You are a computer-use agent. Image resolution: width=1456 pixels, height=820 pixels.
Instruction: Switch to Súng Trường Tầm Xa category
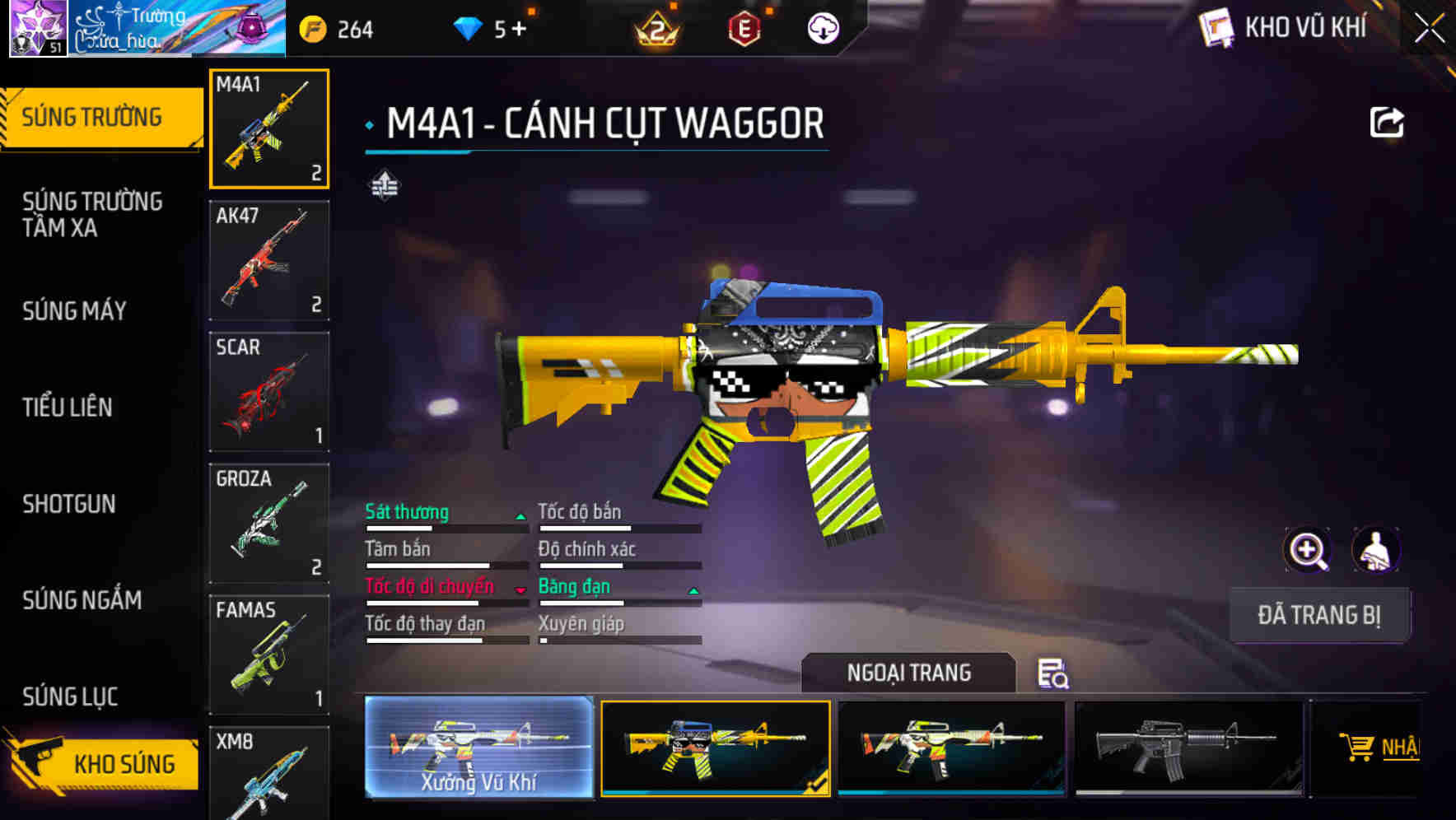[92, 214]
